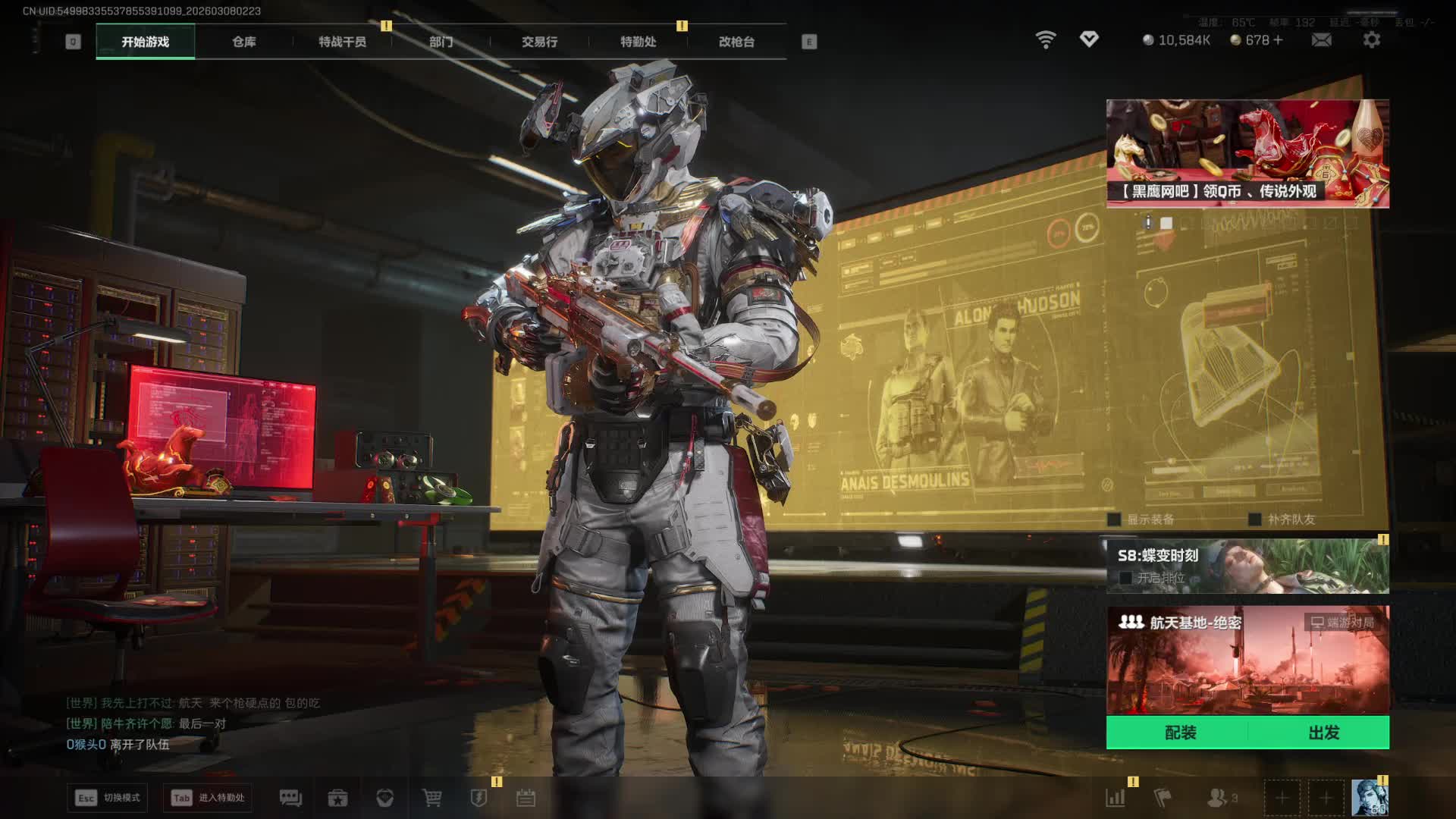Go to the 交易行 tab

click(539, 42)
